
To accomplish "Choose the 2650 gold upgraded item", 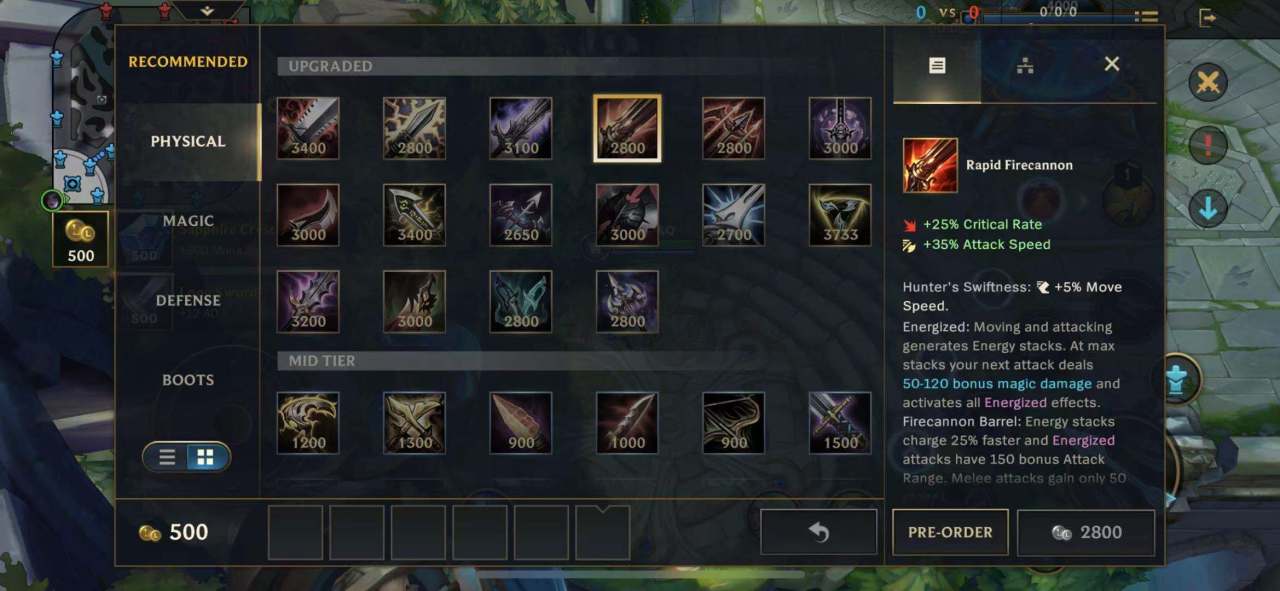I will coord(521,215).
